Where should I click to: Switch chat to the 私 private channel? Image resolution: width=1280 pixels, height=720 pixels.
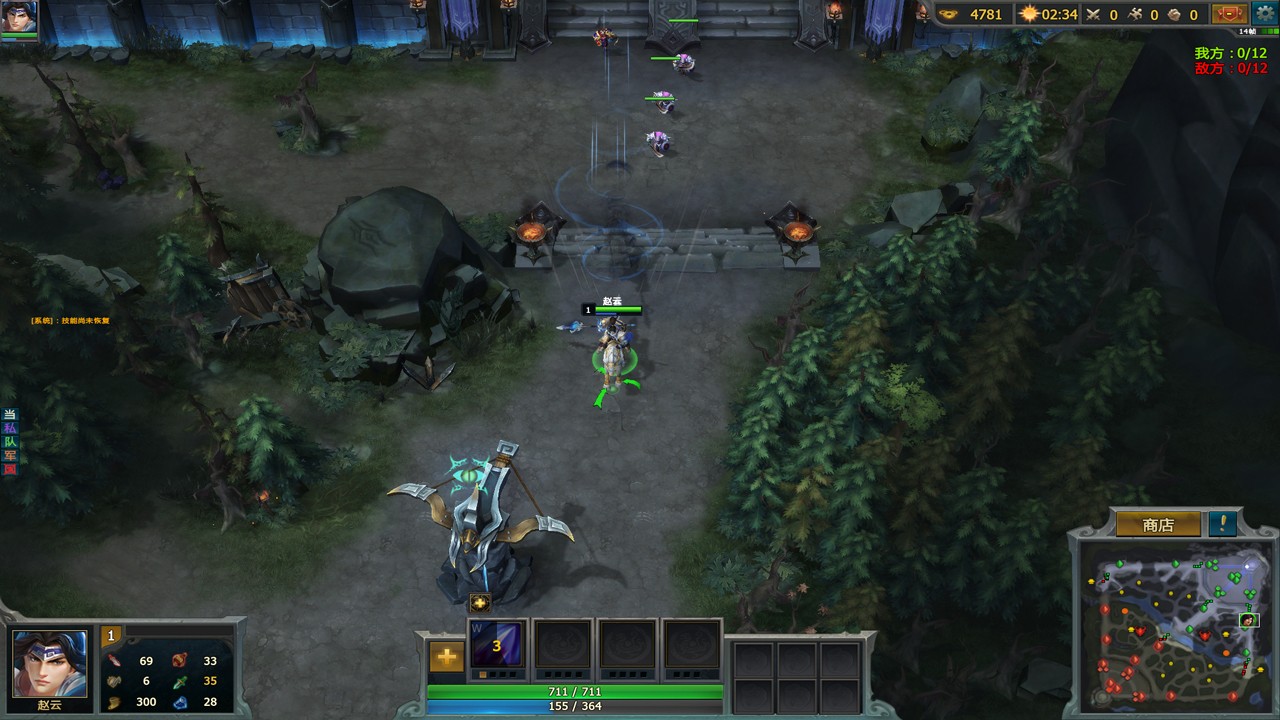click(10, 428)
